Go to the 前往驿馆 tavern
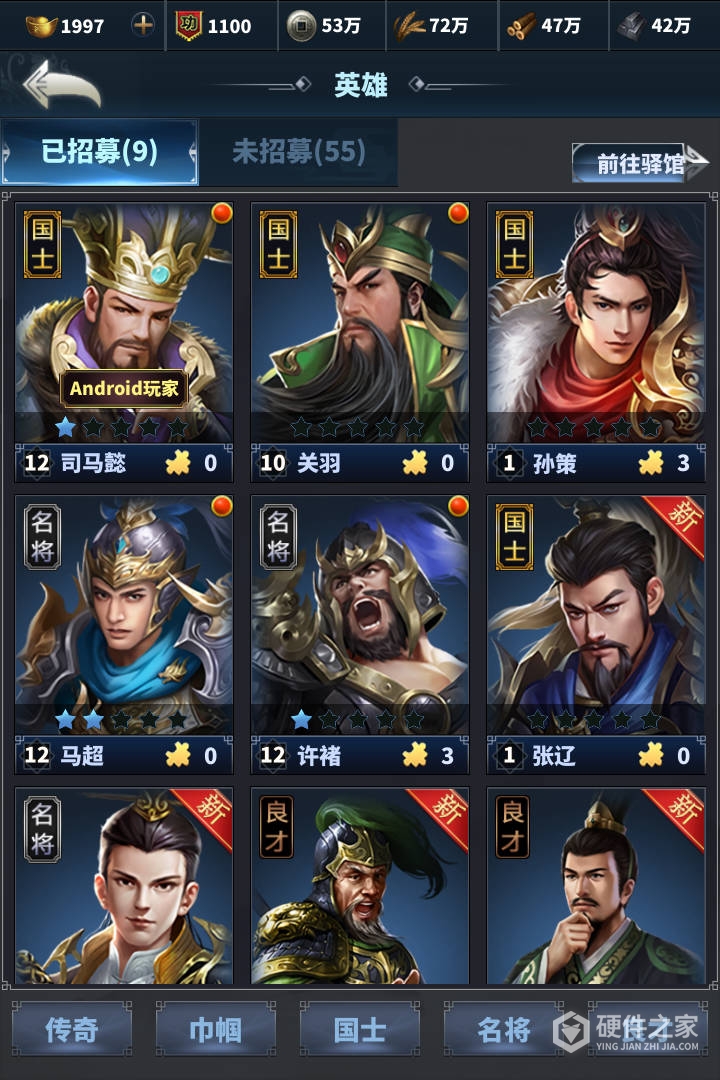Screen dimensions: 720x1080 640,163
